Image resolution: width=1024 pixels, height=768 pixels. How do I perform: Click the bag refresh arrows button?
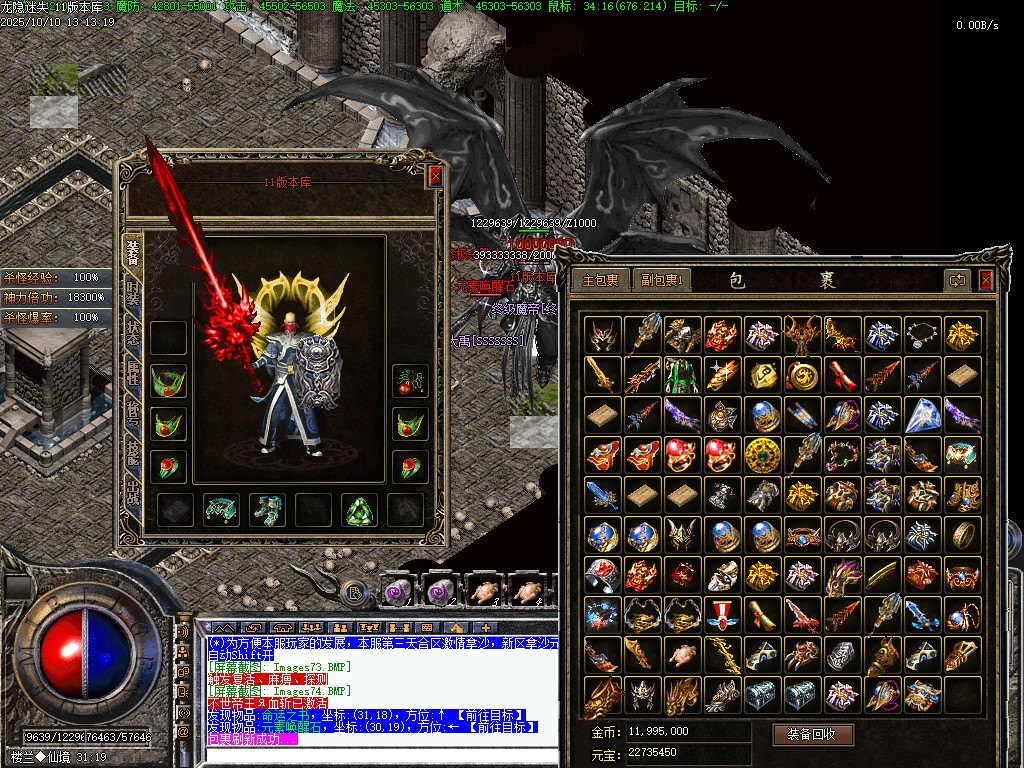(958, 280)
